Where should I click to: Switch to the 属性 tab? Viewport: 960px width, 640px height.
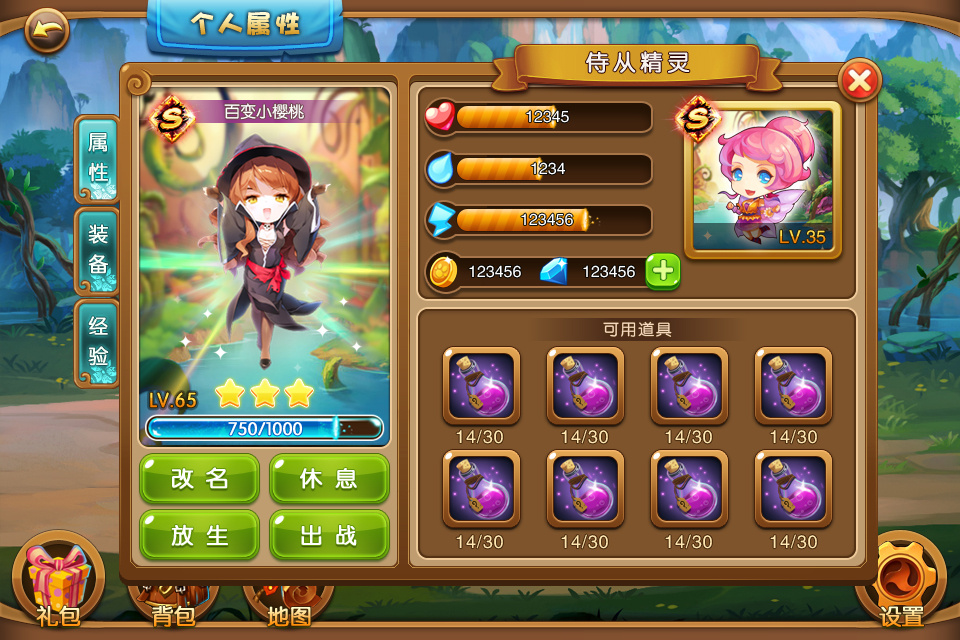[98, 158]
